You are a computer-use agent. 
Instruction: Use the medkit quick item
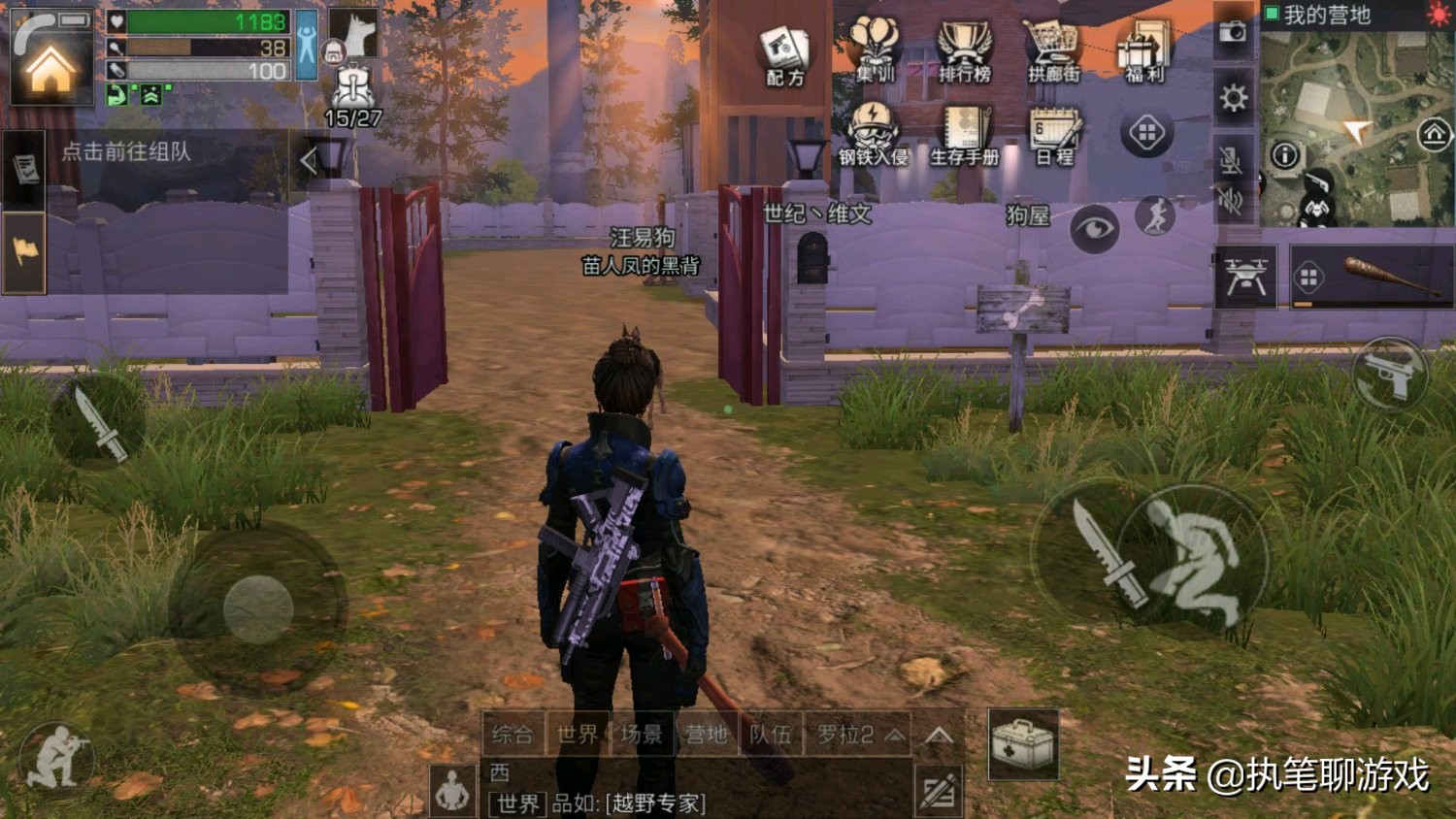(x=1022, y=744)
